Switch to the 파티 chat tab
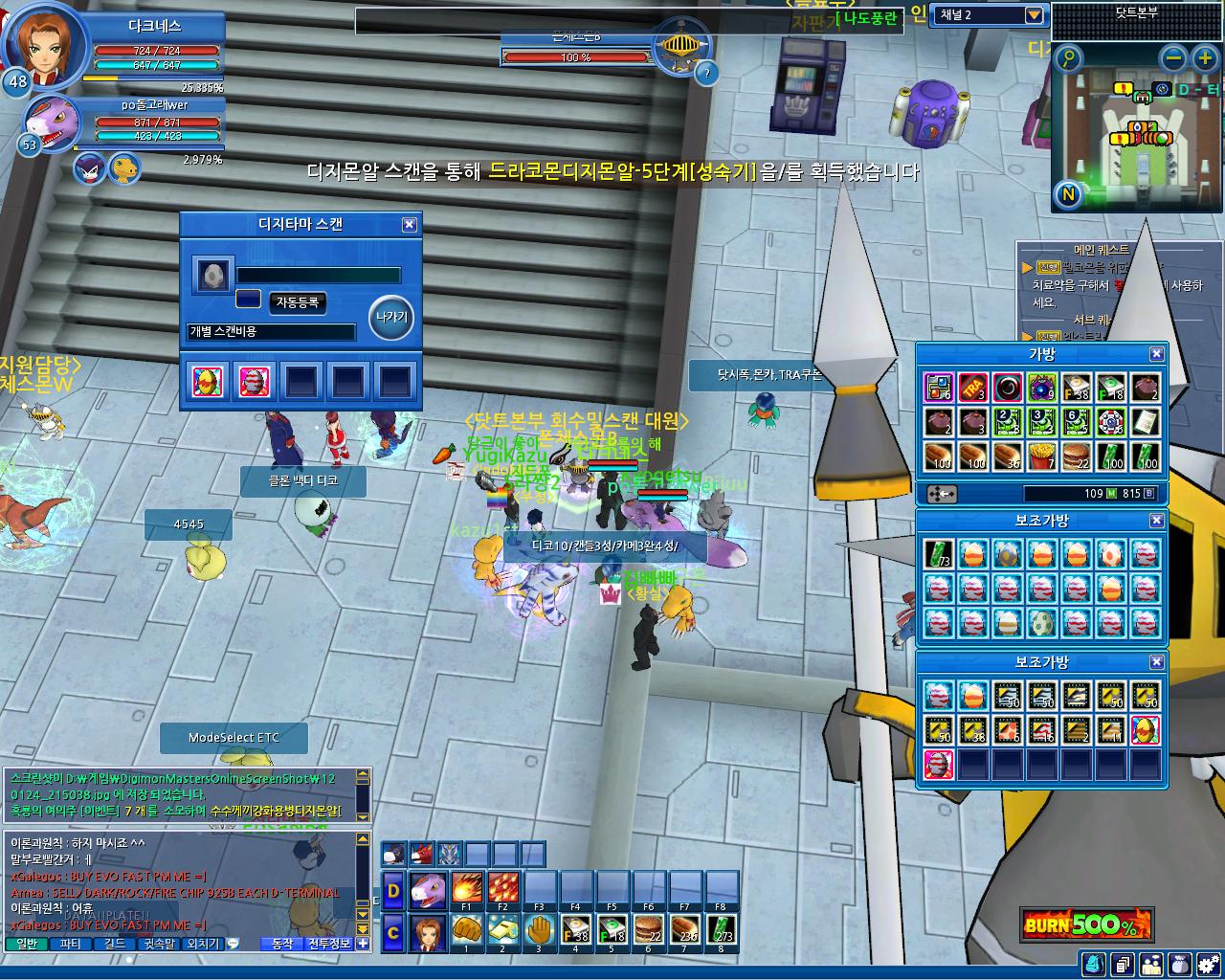The image size is (1225, 980). click(71, 944)
